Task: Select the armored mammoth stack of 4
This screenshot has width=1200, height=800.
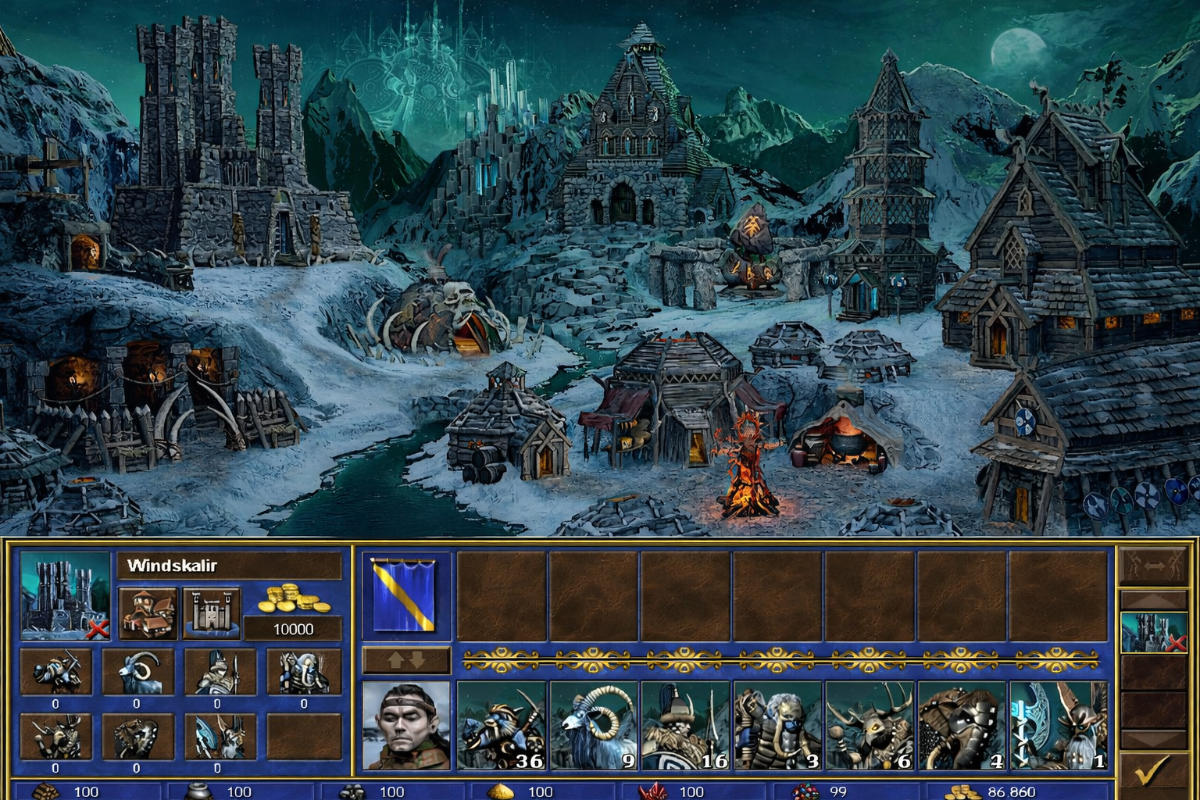Action: click(x=962, y=726)
